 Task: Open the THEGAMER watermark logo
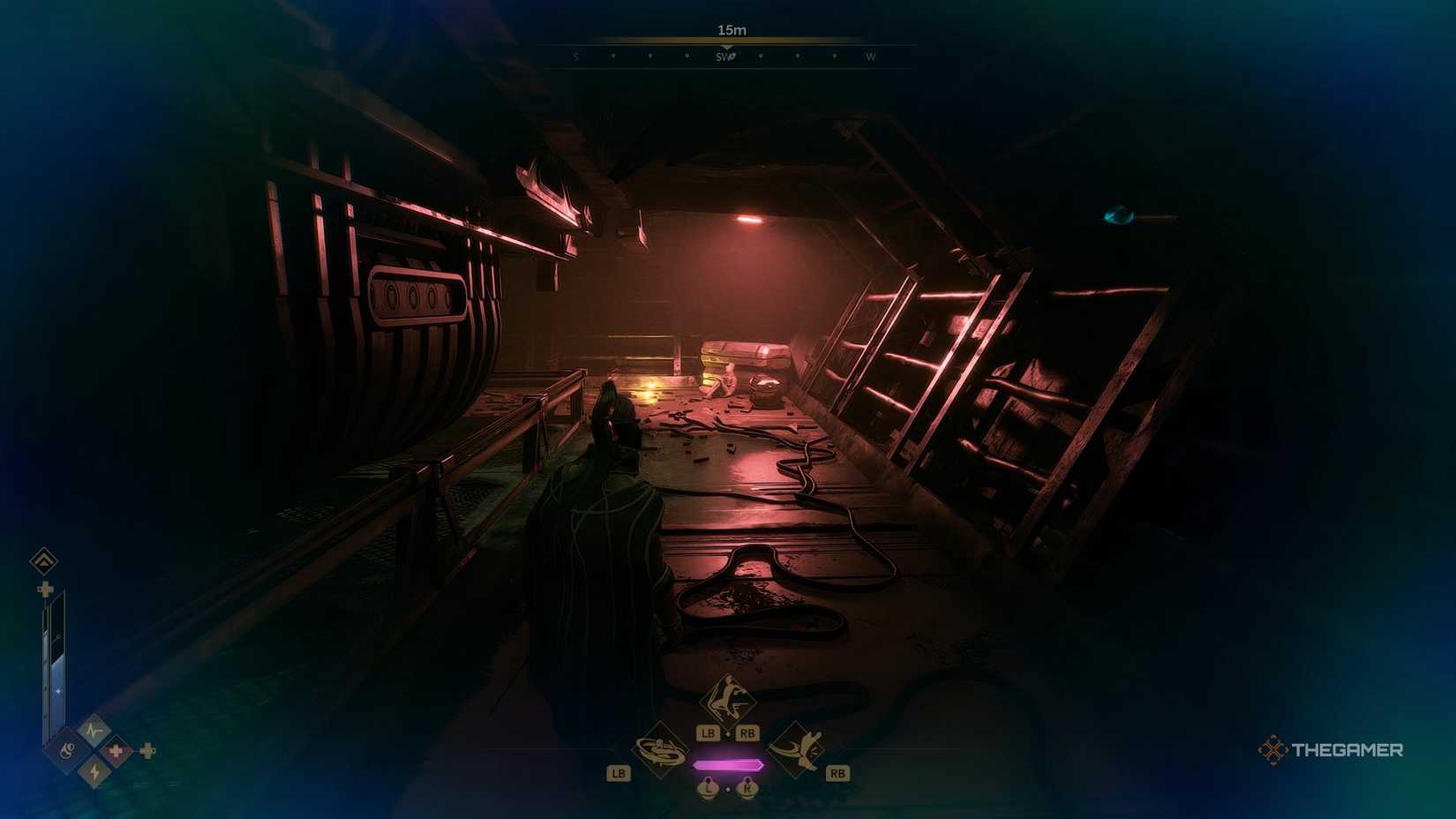coord(1332,751)
